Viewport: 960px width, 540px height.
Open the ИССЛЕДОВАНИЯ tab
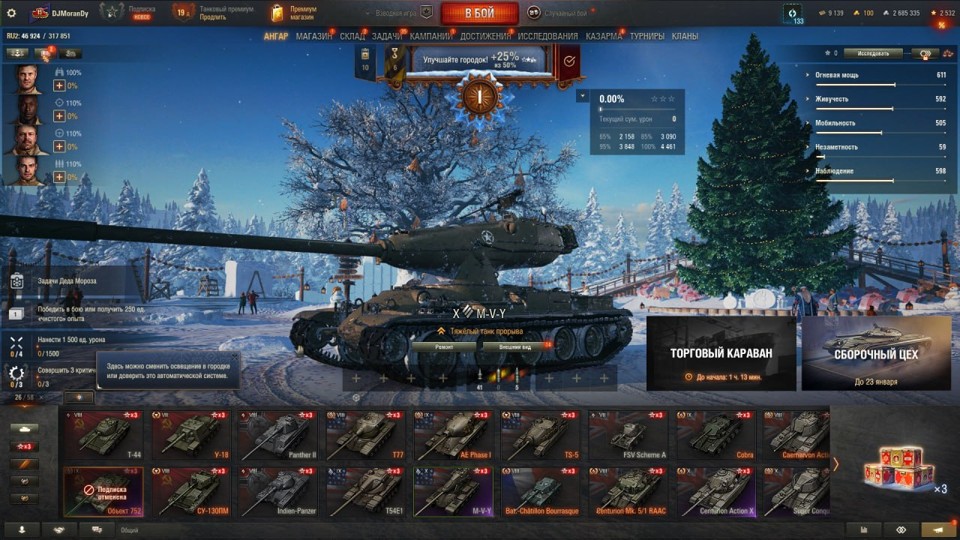click(547, 36)
